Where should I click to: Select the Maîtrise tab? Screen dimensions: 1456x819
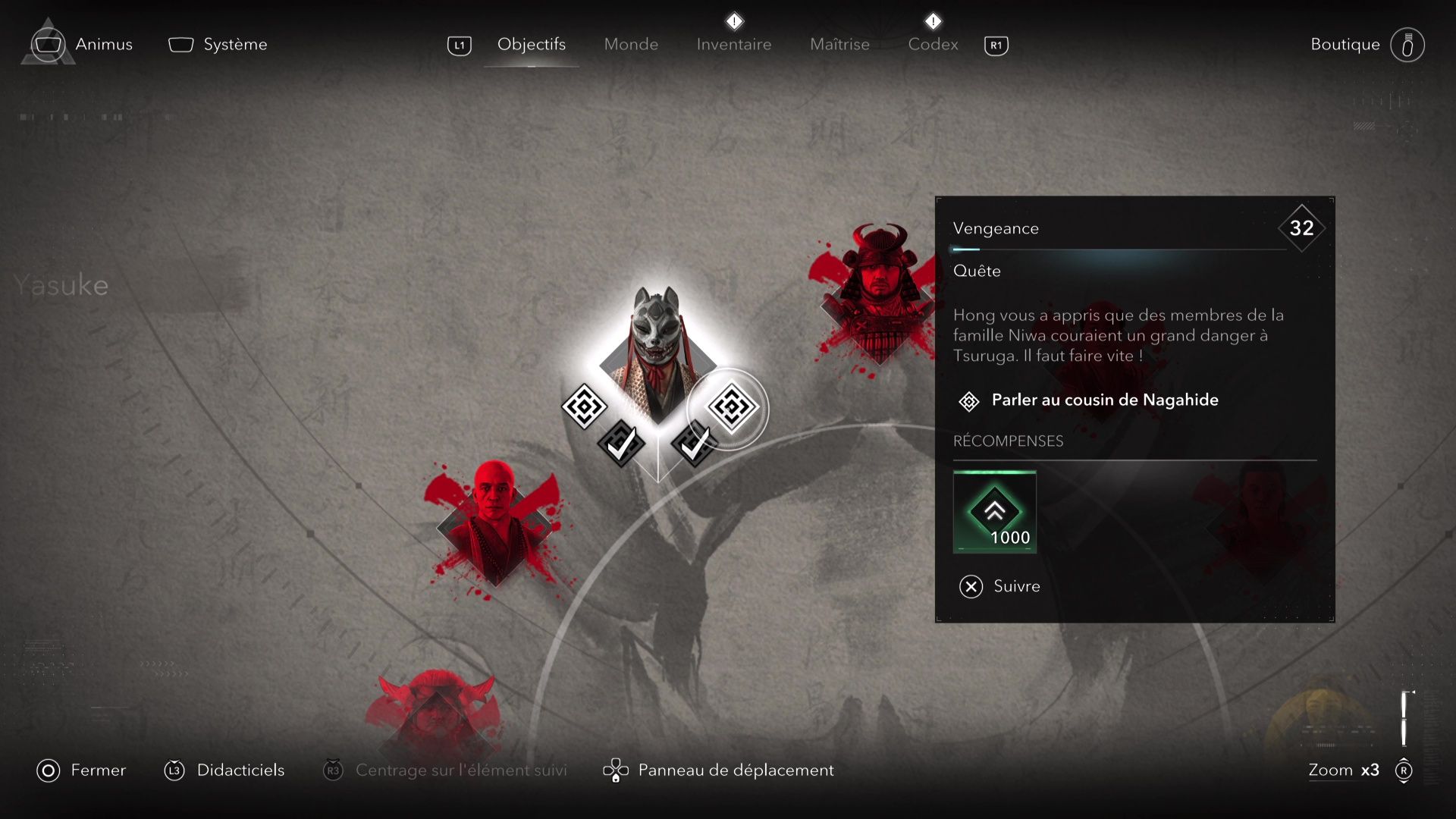[839, 45]
